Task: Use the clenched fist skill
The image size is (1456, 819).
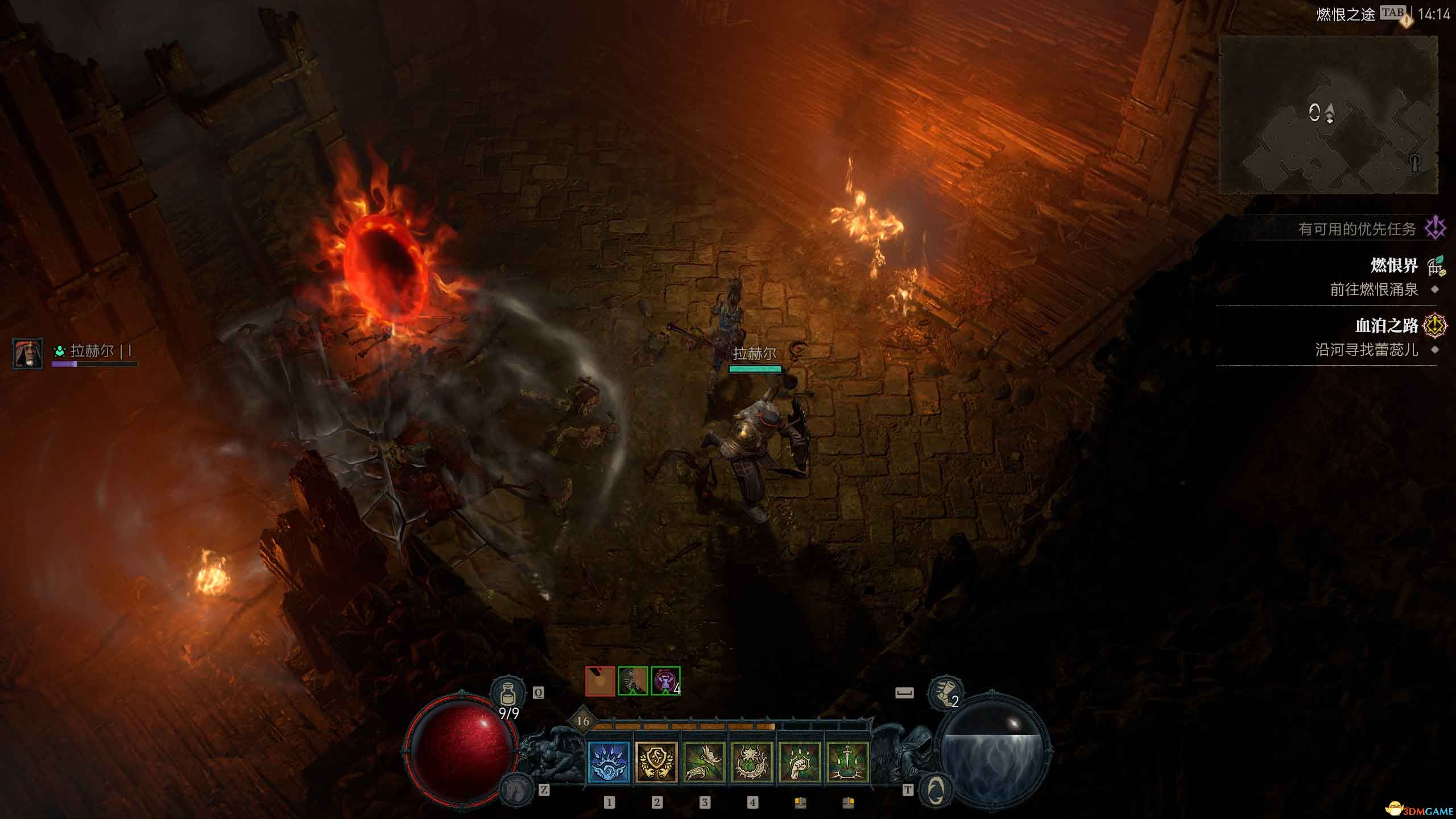Action: pos(800,763)
